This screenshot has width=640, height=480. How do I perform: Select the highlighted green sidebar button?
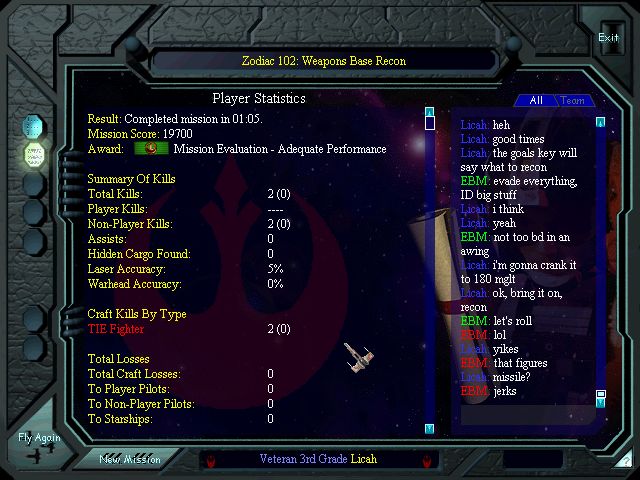click(35, 155)
